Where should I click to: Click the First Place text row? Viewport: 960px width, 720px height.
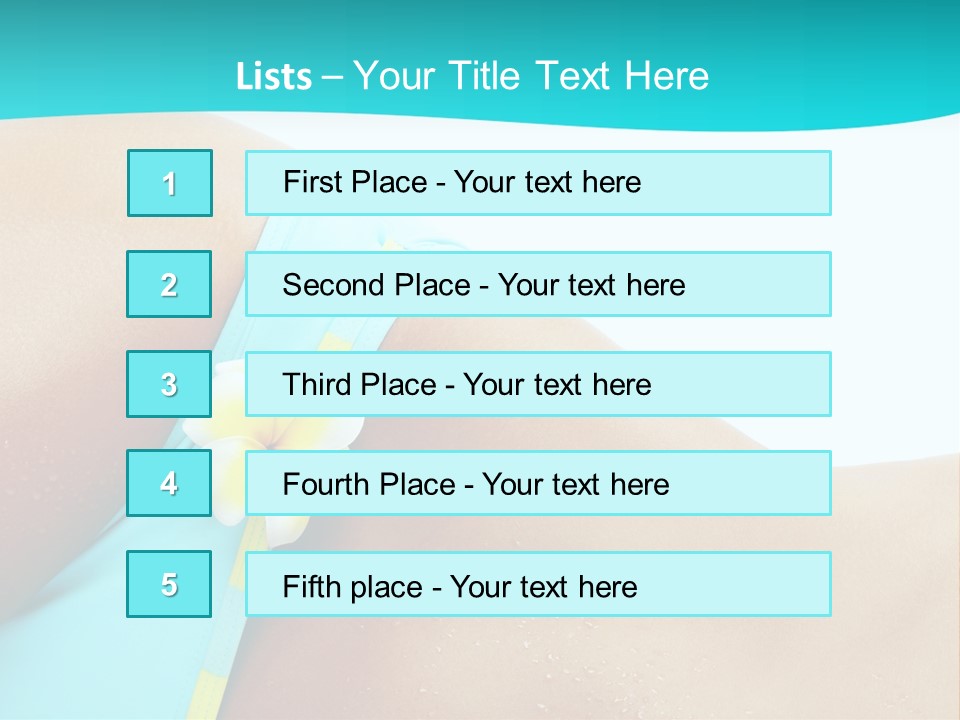tap(538, 183)
